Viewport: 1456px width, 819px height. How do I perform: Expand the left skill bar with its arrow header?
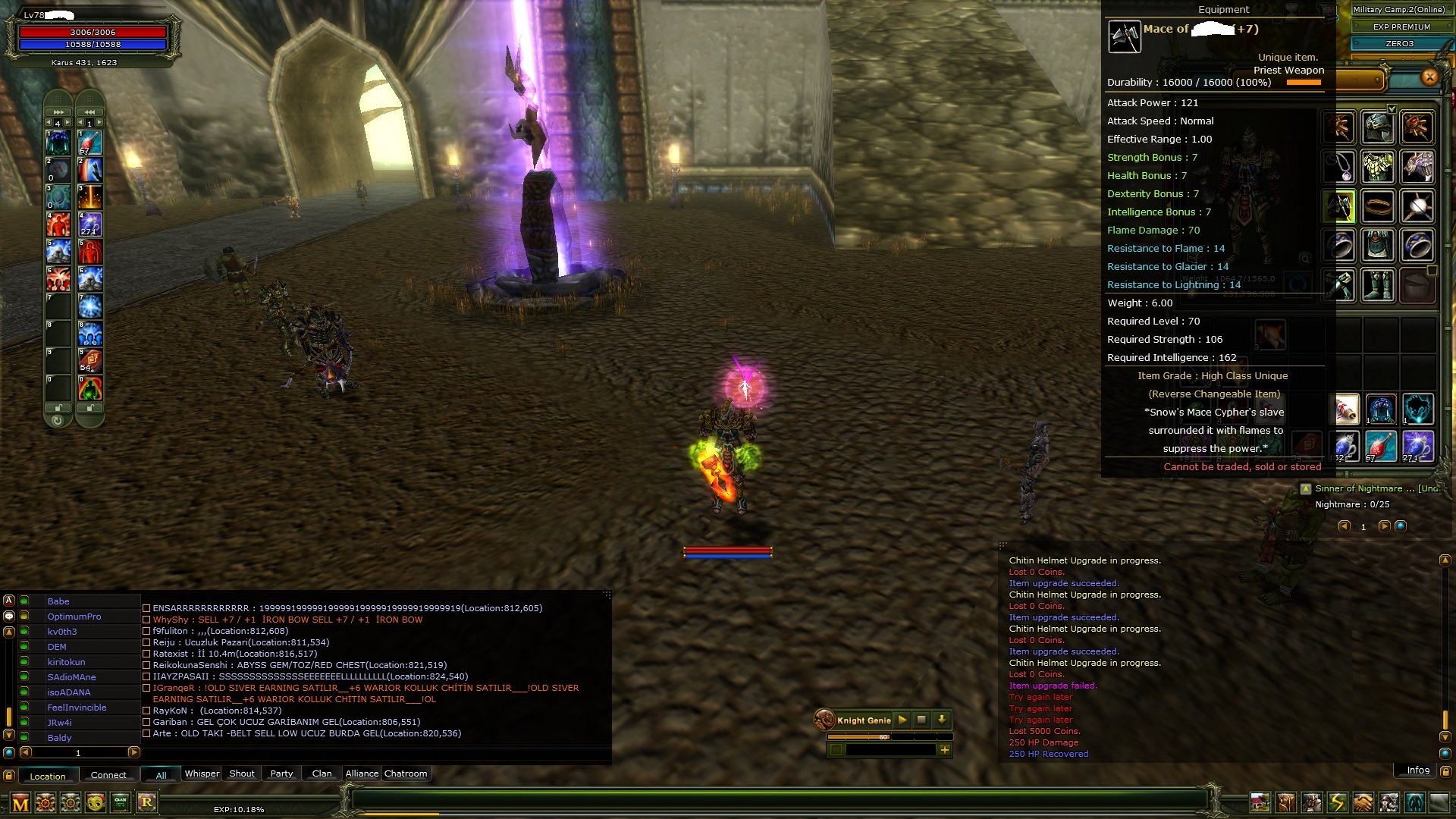pyautogui.click(x=59, y=111)
